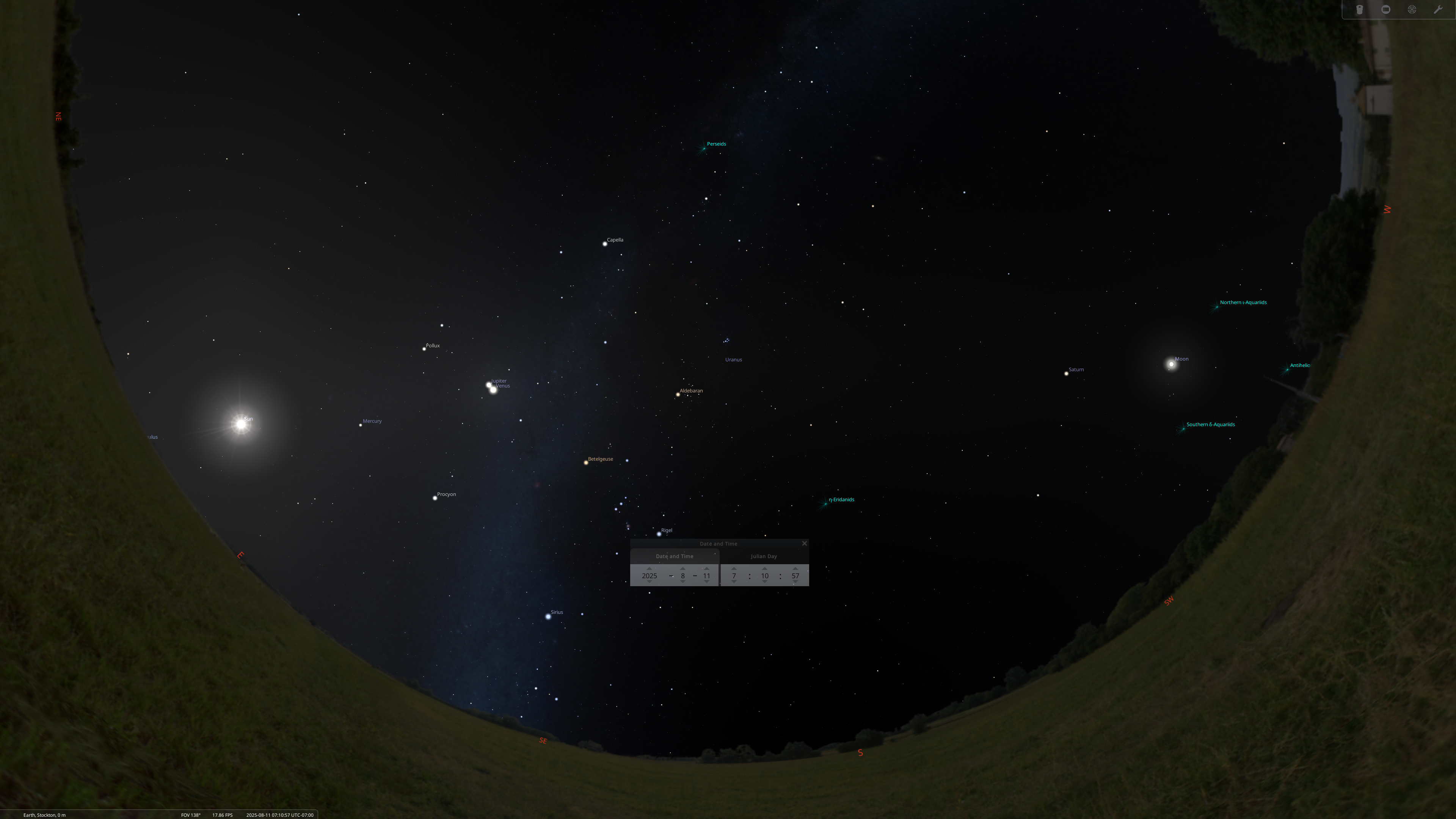Lower the day value below 11
1456x819 pixels.
[706, 582]
